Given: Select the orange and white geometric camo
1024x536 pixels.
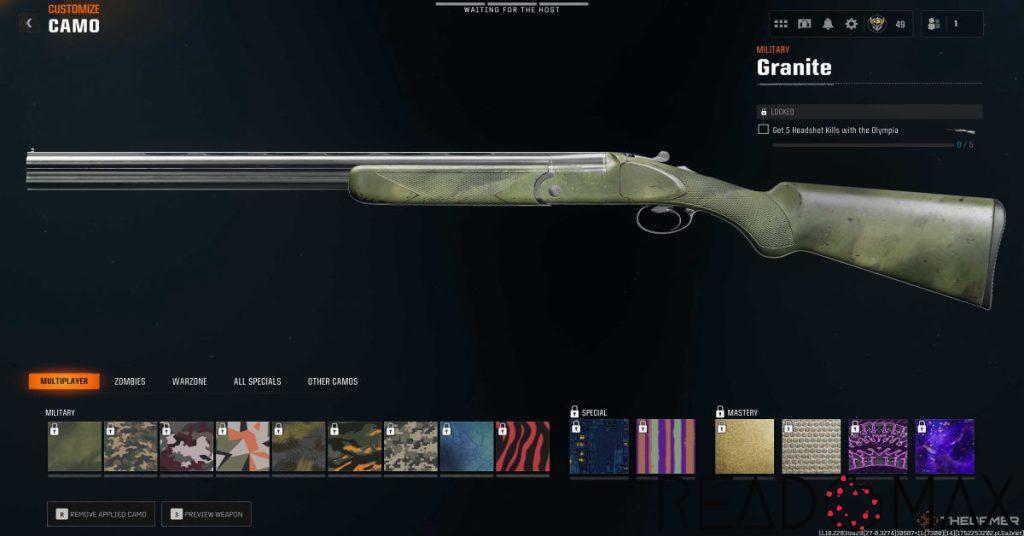Looking at the screenshot, I should (x=243, y=447).
